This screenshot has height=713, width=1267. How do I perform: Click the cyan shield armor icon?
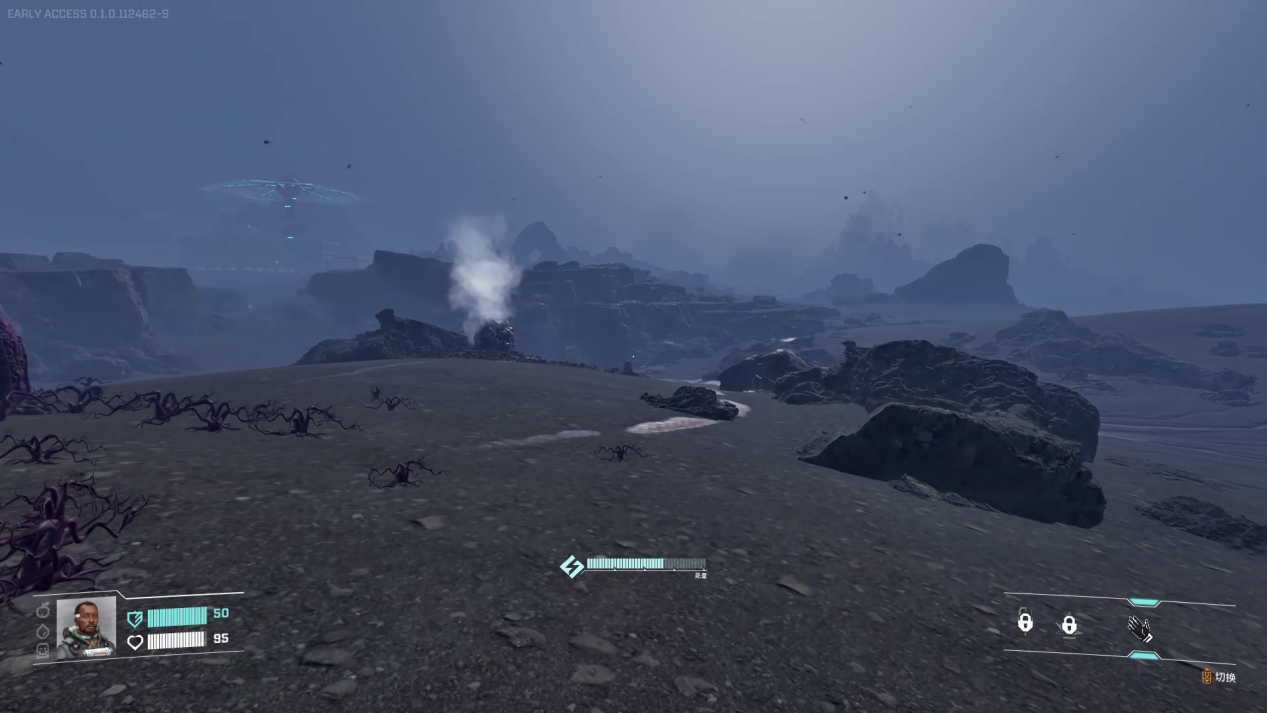[x=135, y=618]
